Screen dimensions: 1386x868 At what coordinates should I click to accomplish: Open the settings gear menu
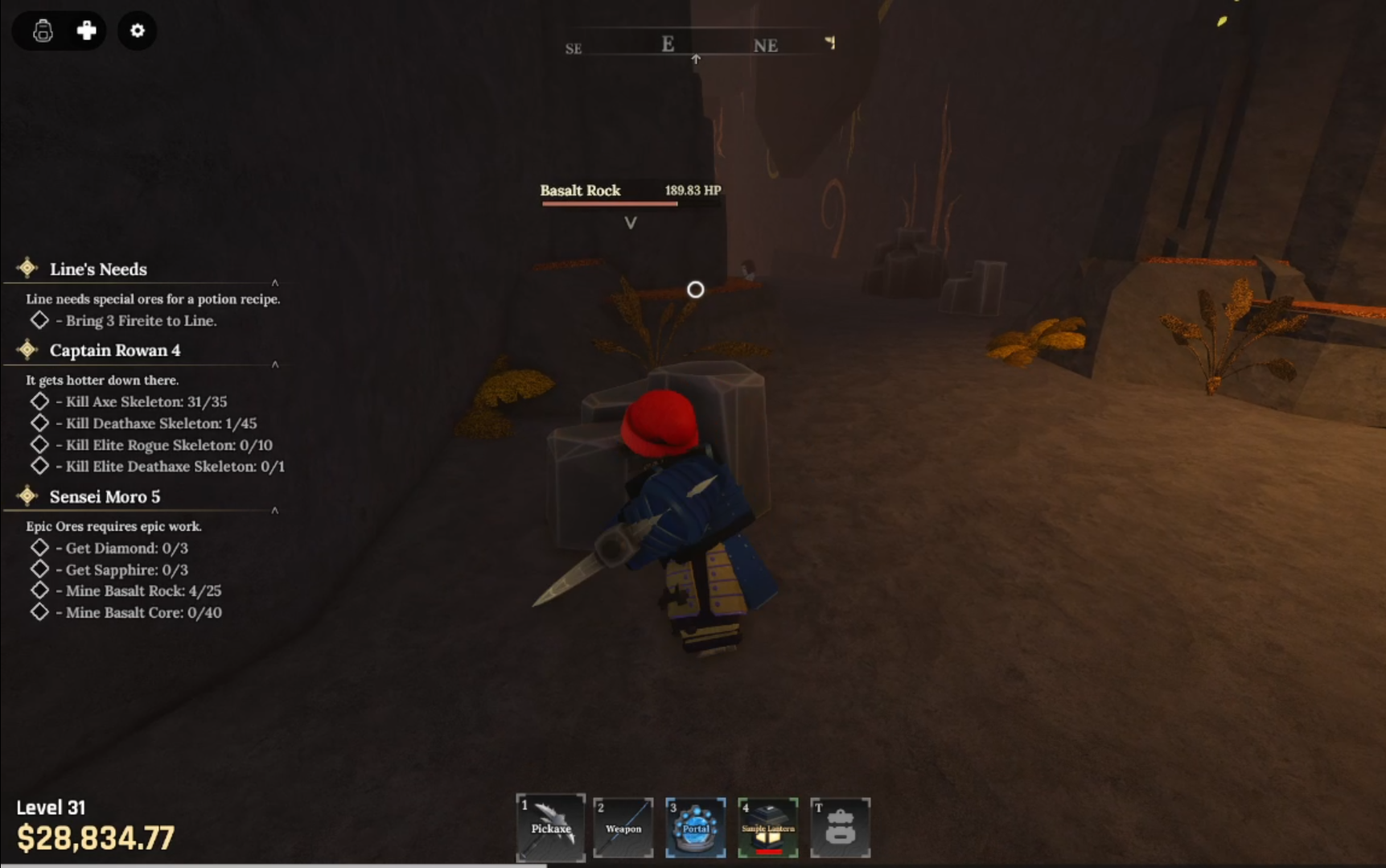(x=137, y=31)
